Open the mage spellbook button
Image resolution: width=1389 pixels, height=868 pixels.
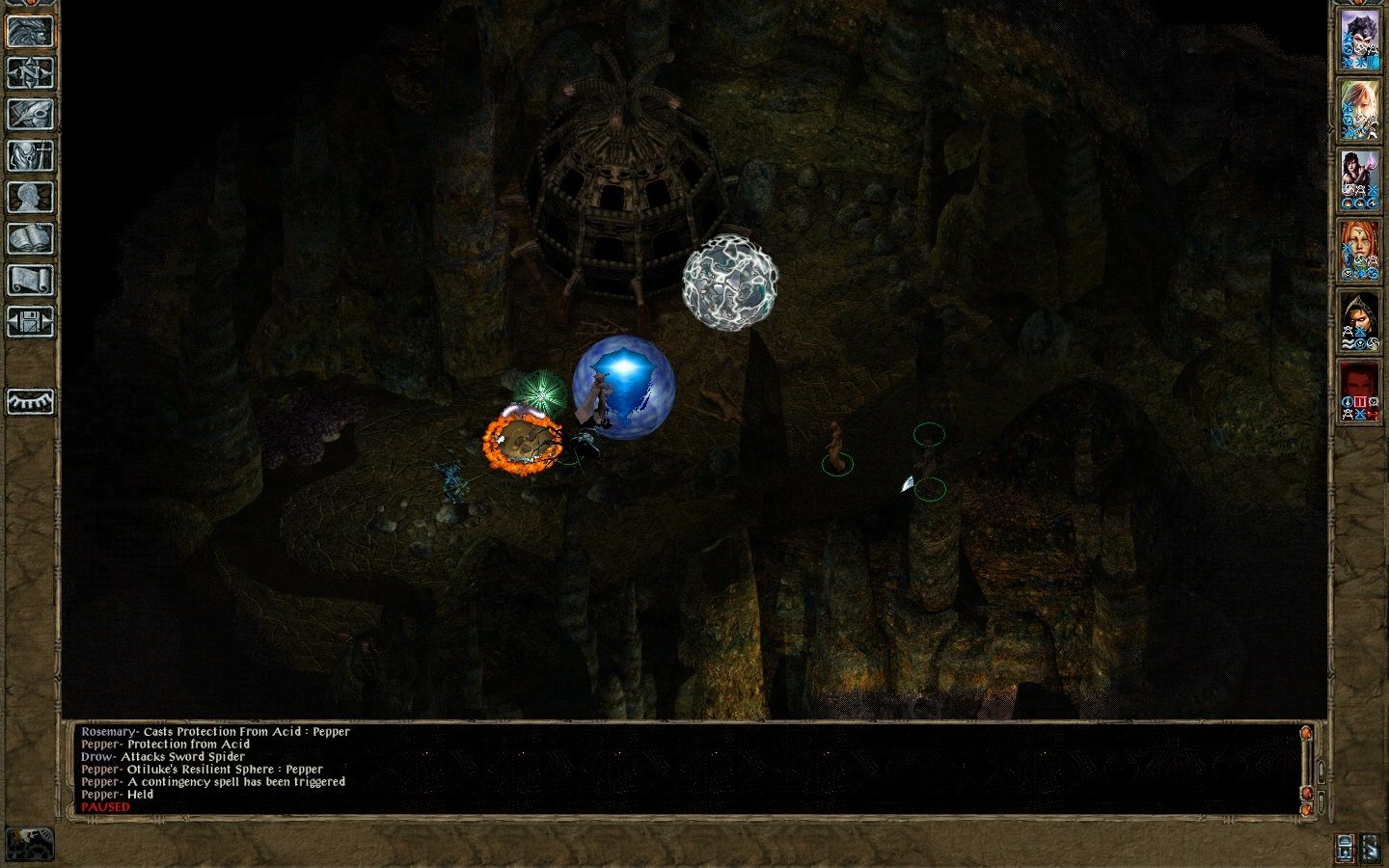[x=30, y=239]
